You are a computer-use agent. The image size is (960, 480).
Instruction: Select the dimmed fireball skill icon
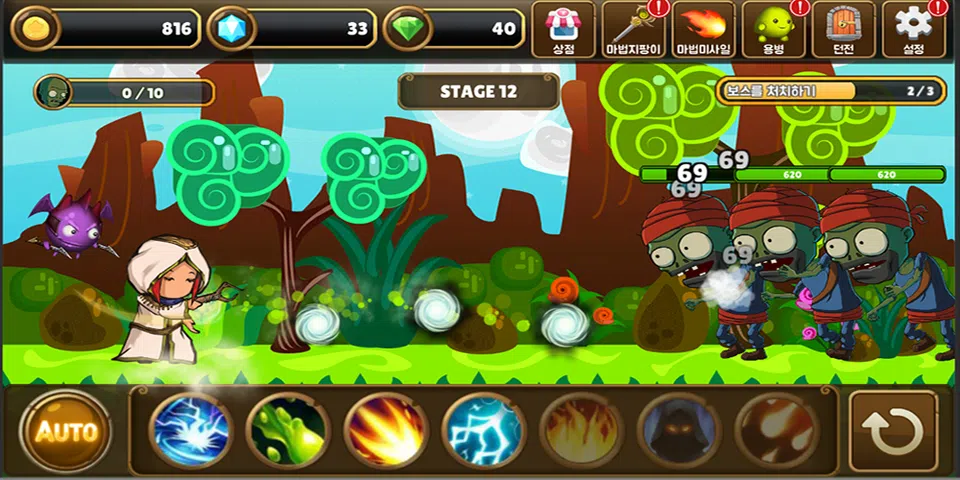click(x=776, y=431)
